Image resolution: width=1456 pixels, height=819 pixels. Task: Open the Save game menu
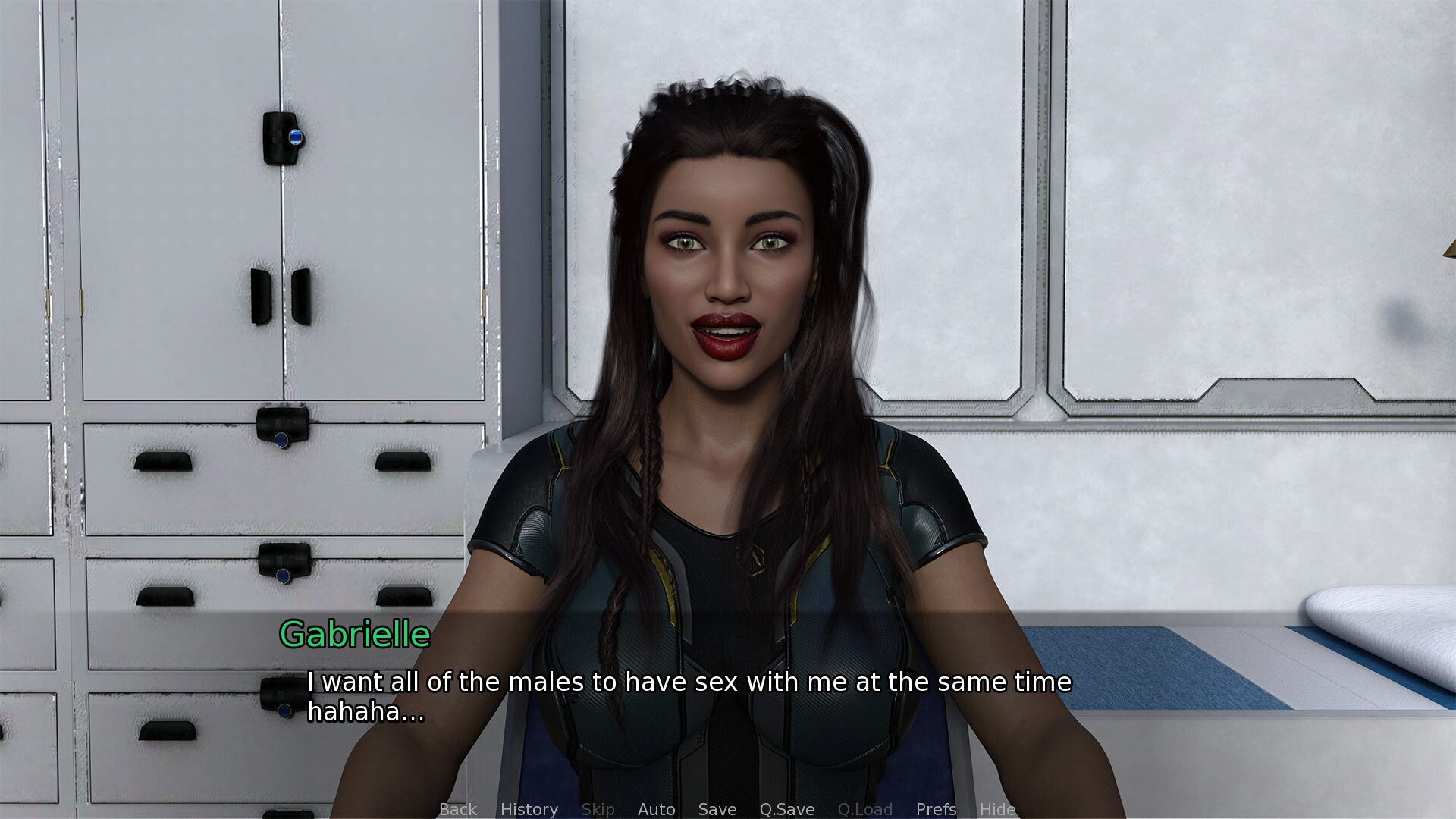pyautogui.click(x=717, y=809)
